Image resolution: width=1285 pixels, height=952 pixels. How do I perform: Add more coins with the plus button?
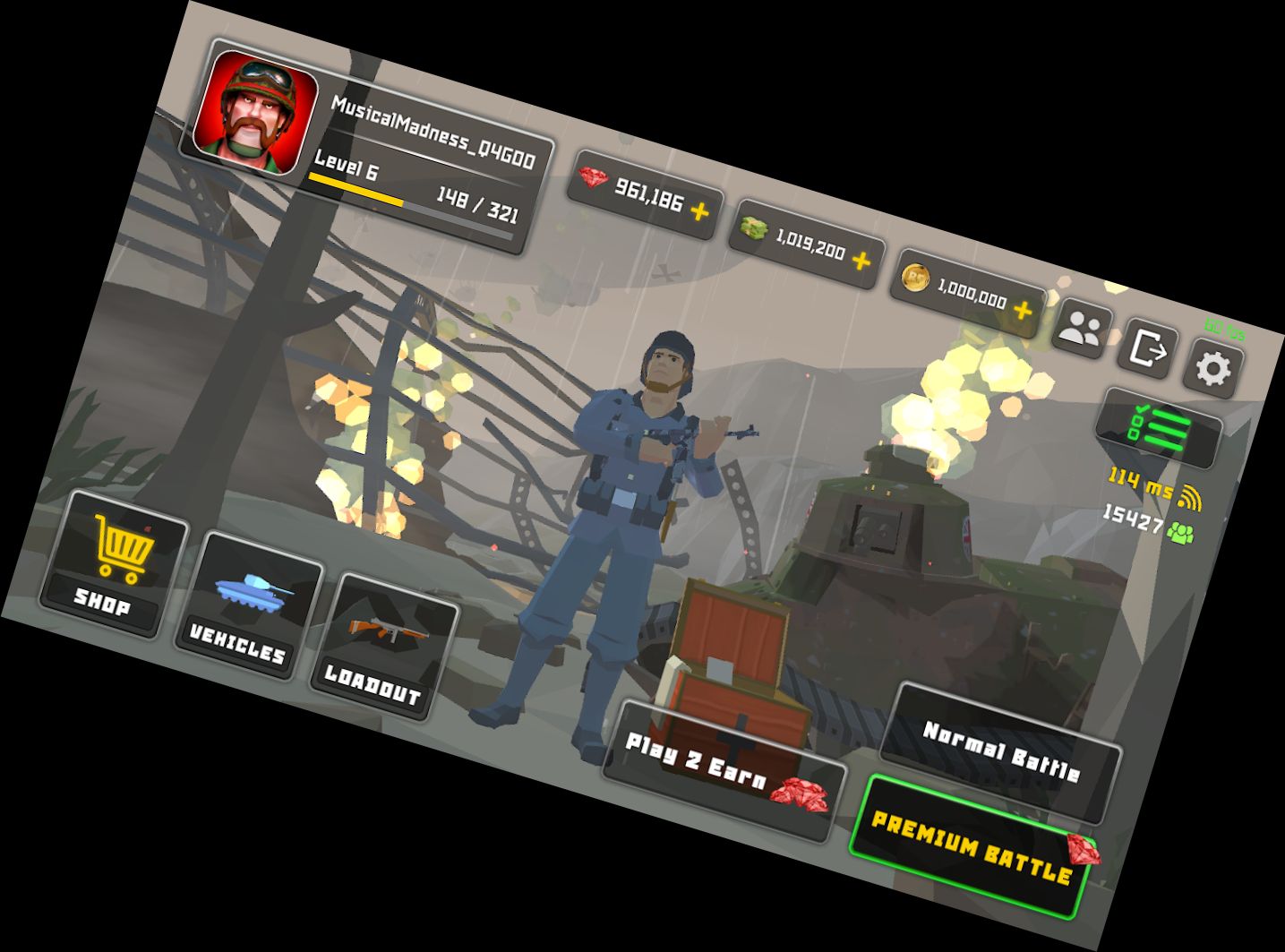pyautogui.click(x=1021, y=311)
